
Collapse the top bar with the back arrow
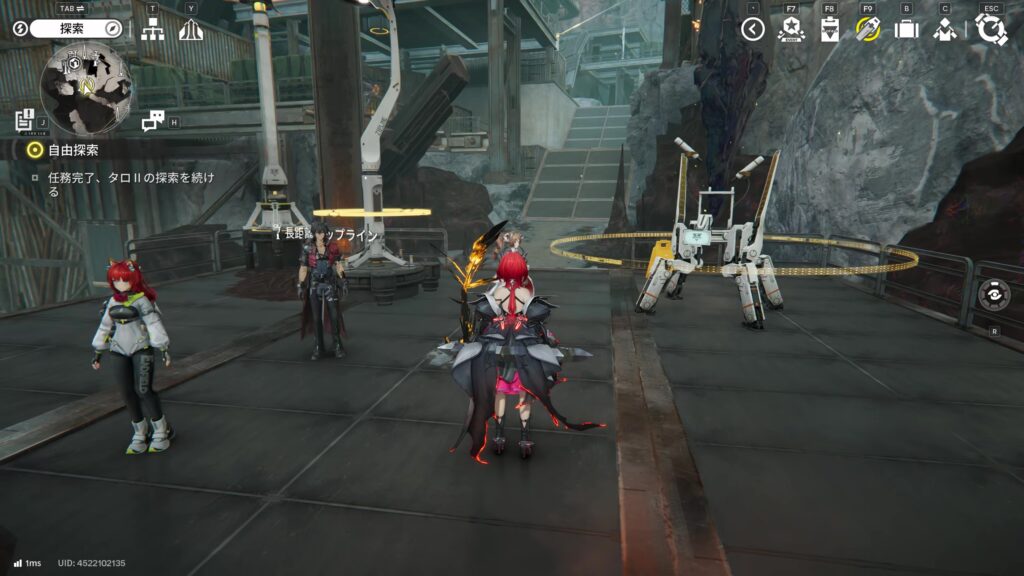[753, 29]
